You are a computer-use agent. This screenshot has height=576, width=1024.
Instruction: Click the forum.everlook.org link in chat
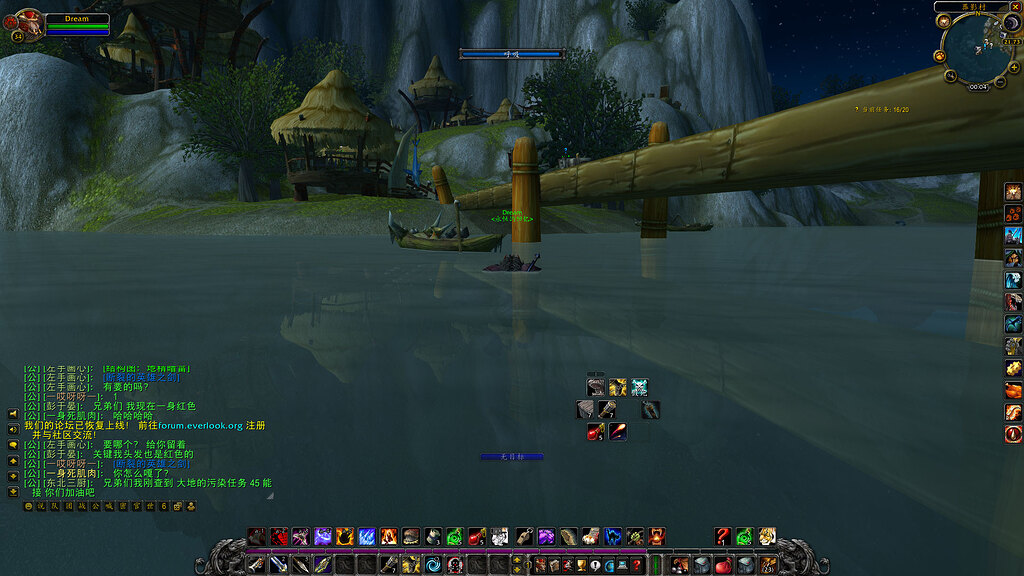click(x=200, y=425)
